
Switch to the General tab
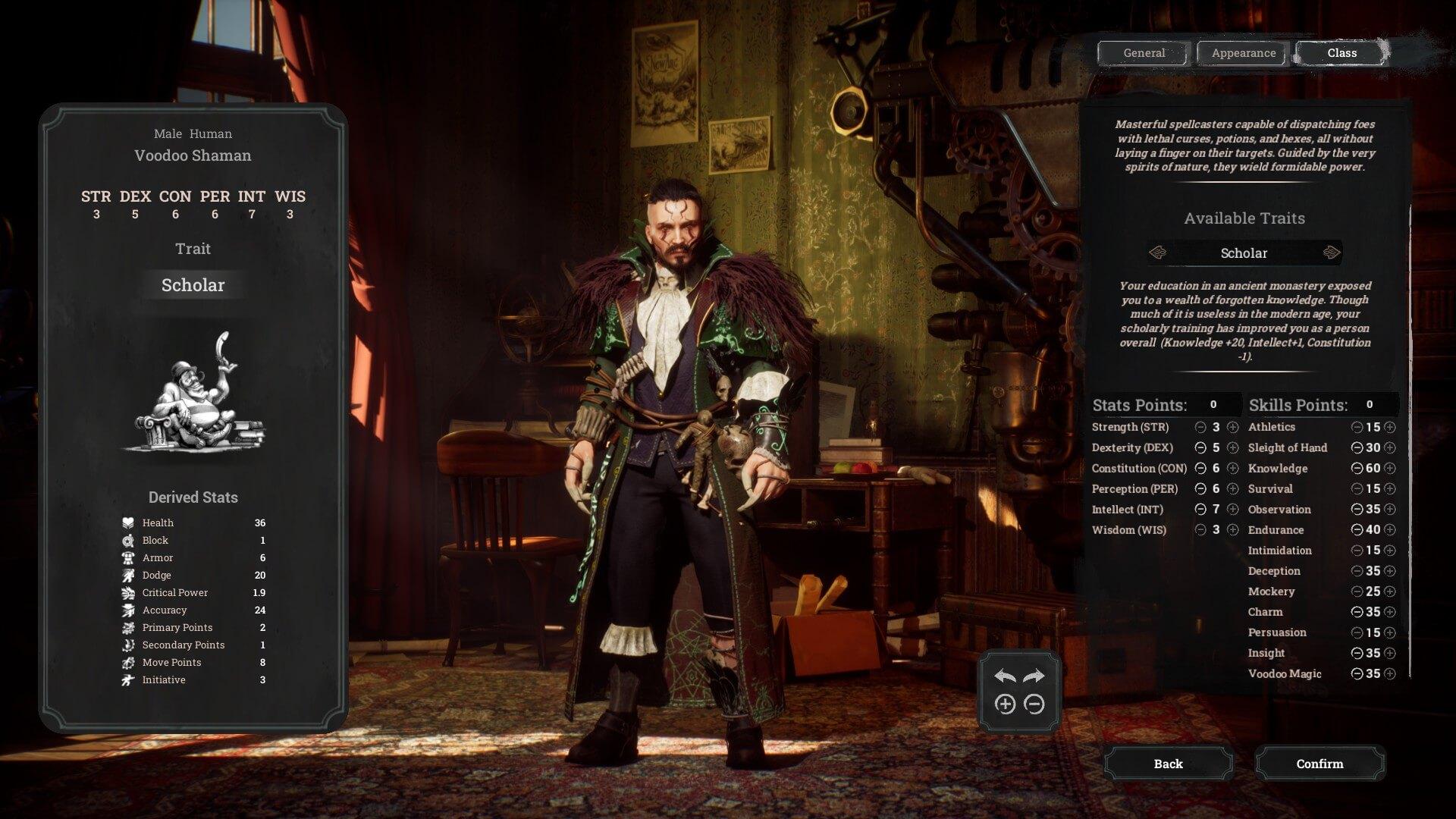coord(1144,53)
